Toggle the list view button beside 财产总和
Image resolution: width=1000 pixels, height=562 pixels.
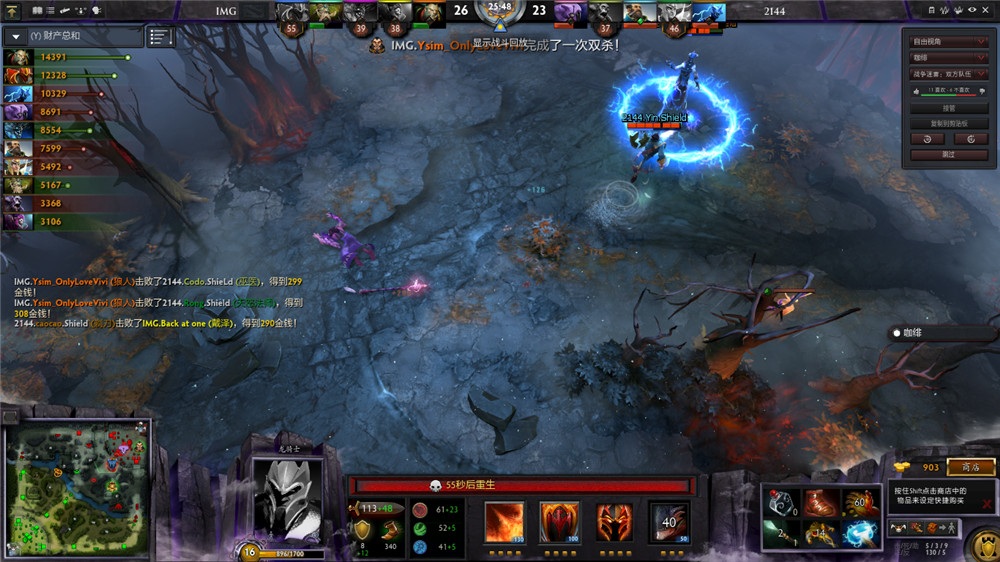160,37
